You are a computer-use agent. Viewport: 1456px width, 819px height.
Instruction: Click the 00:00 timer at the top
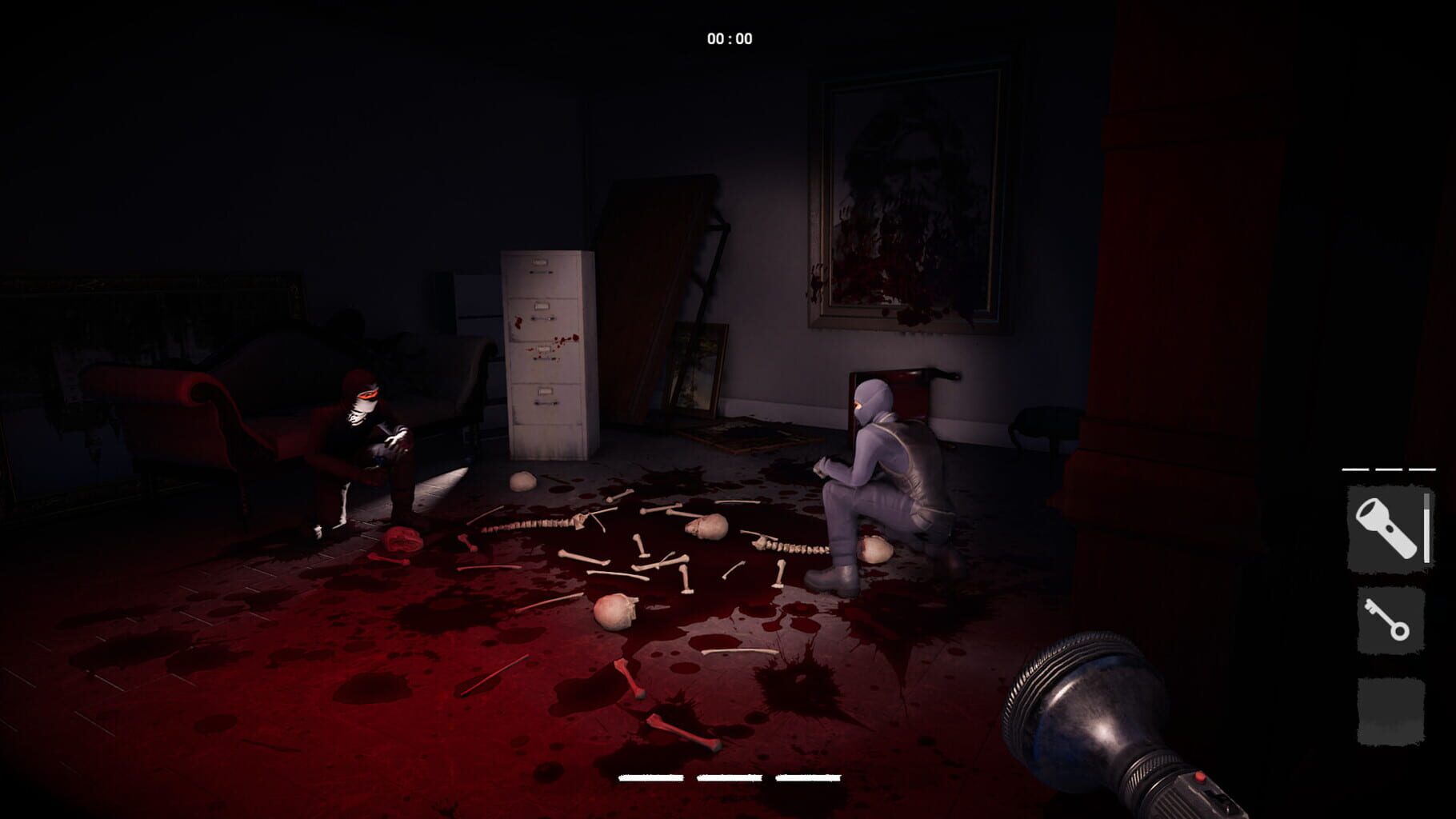pos(730,34)
